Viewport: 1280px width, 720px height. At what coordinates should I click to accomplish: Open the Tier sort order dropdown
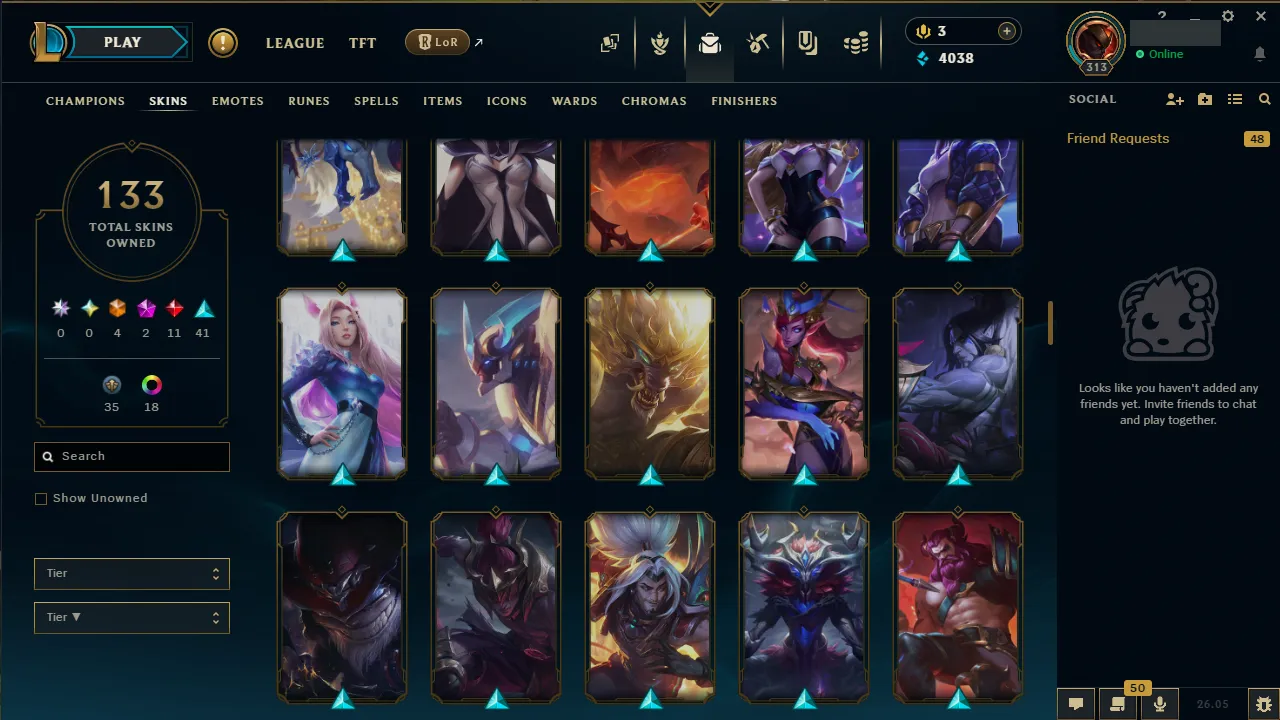click(x=131, y=617)
